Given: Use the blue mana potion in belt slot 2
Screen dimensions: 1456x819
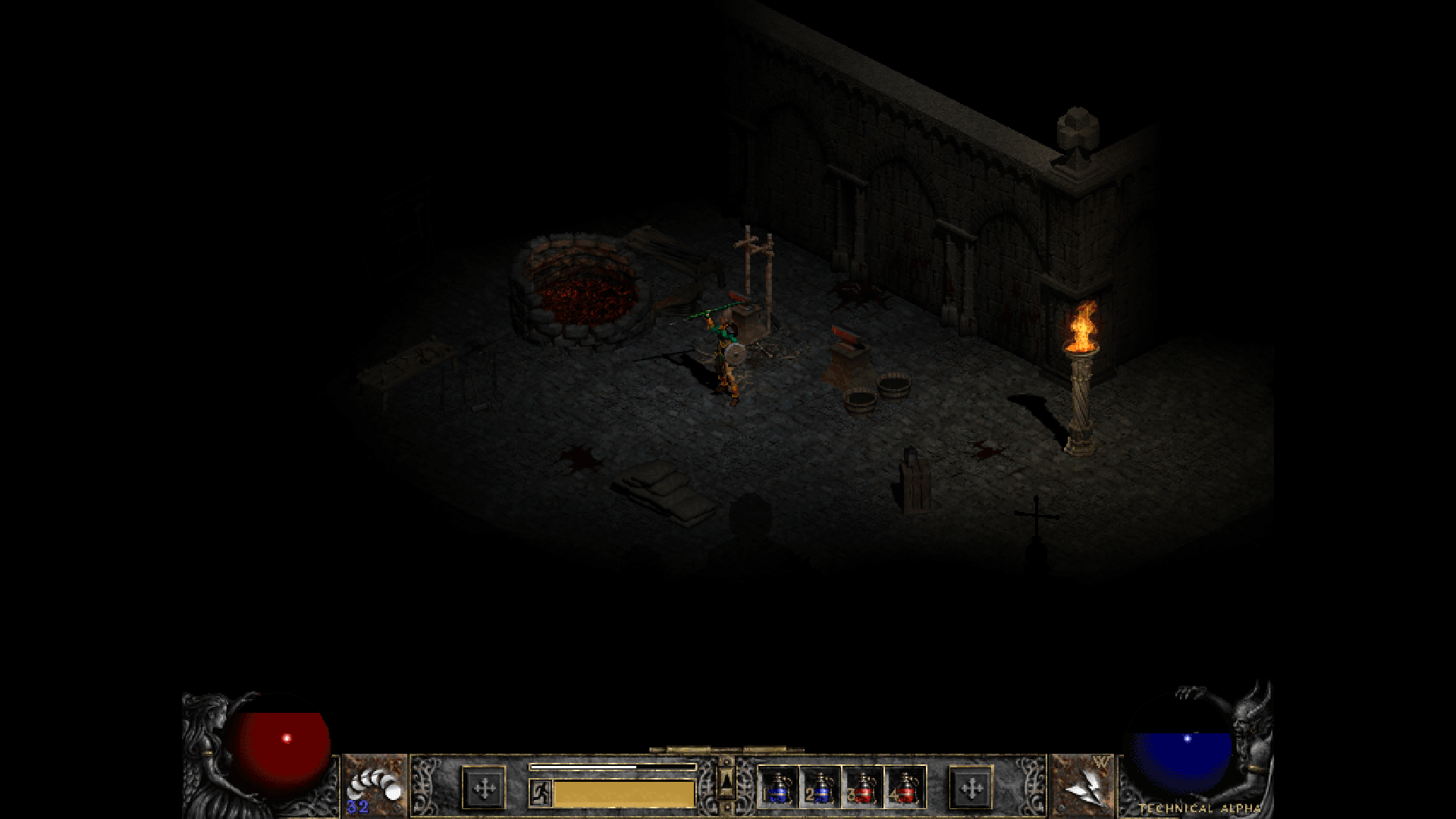Looking at the screenshot, I should pos(820,787).
